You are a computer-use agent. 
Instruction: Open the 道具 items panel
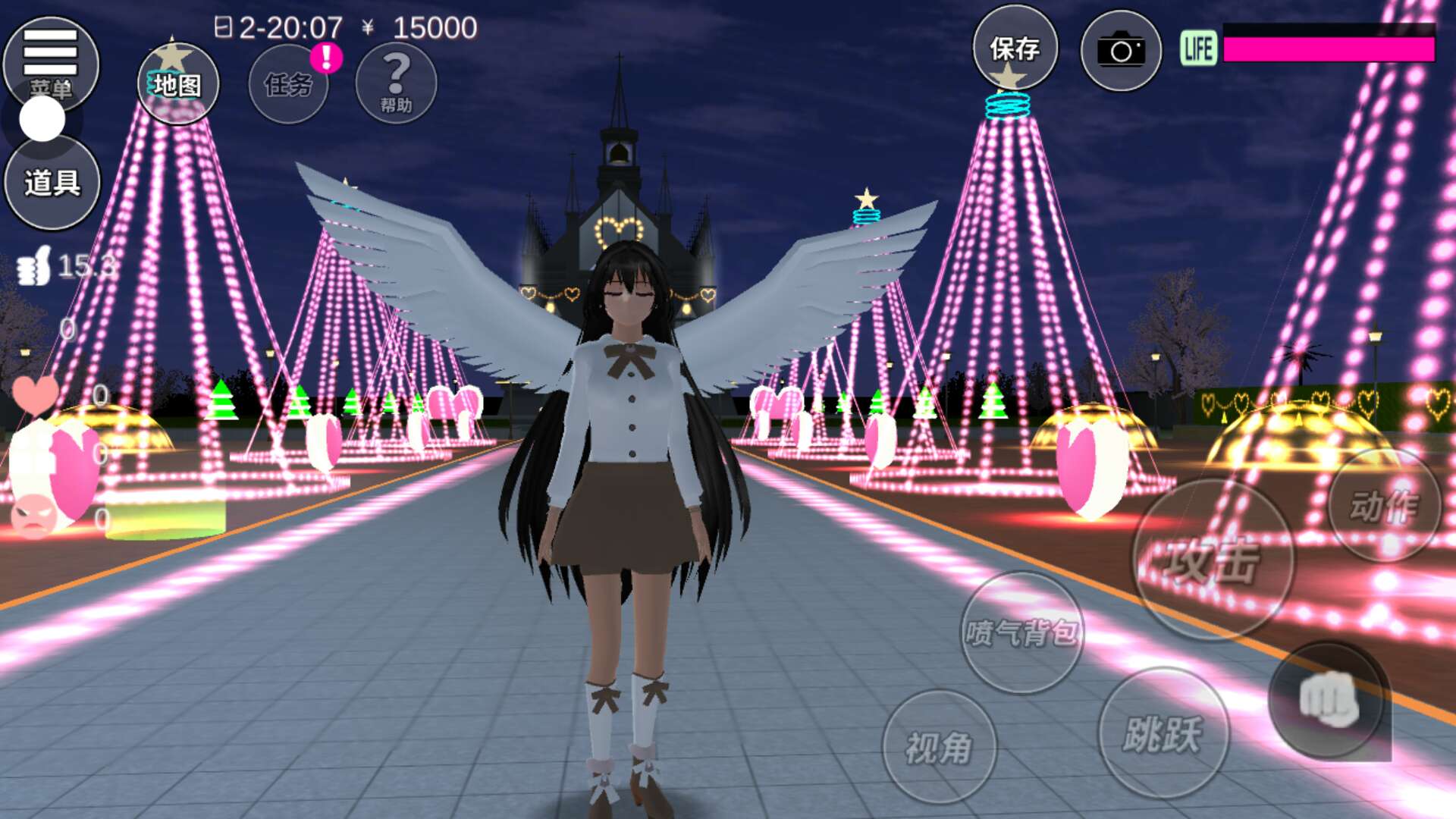(x=52, y=183)
